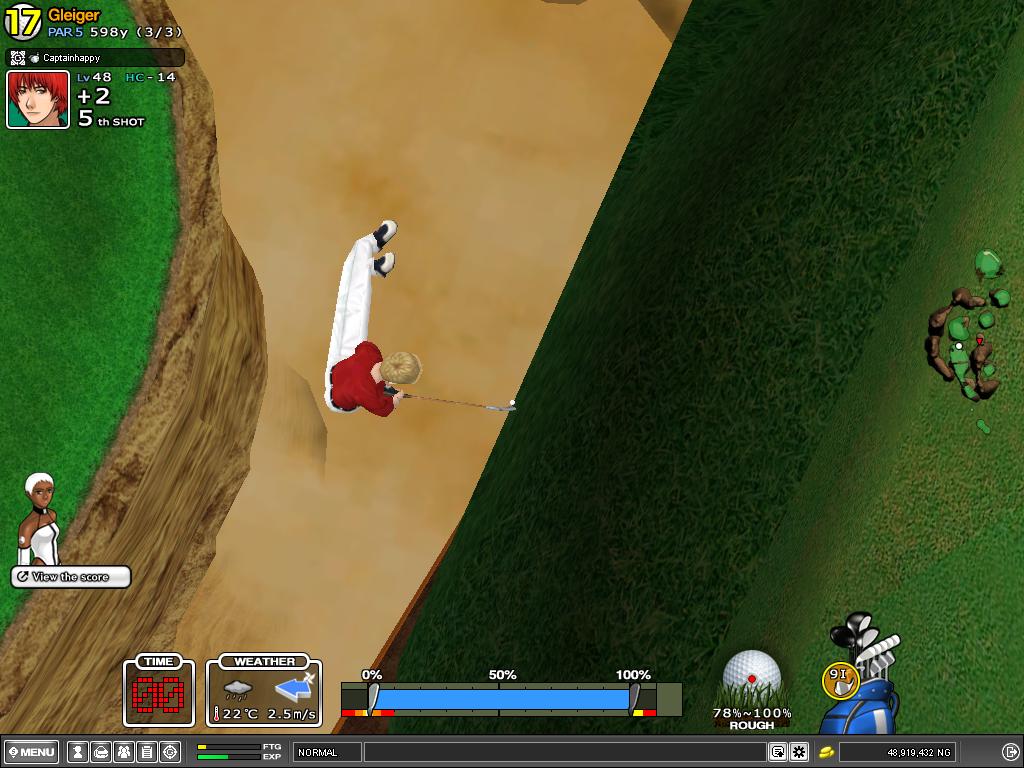Open the document list icon
This screenshot has height=768, width=1024.
click(x=147, y=752)
